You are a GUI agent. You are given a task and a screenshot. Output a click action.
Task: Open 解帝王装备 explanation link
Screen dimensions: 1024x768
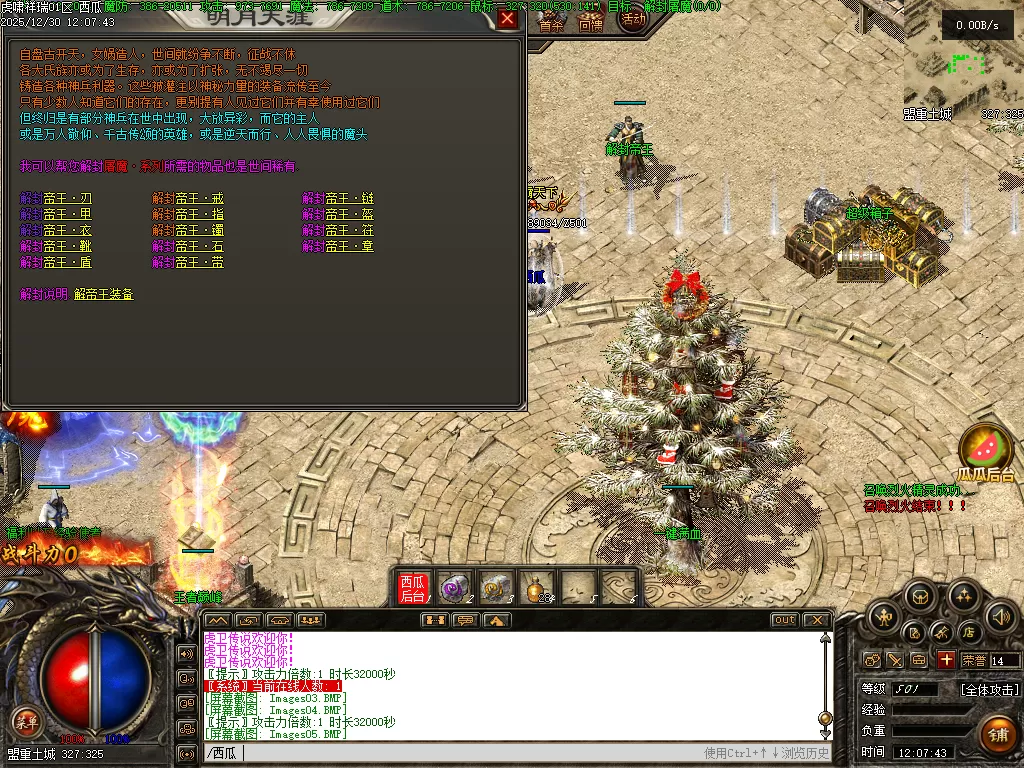tap(103, 294)
